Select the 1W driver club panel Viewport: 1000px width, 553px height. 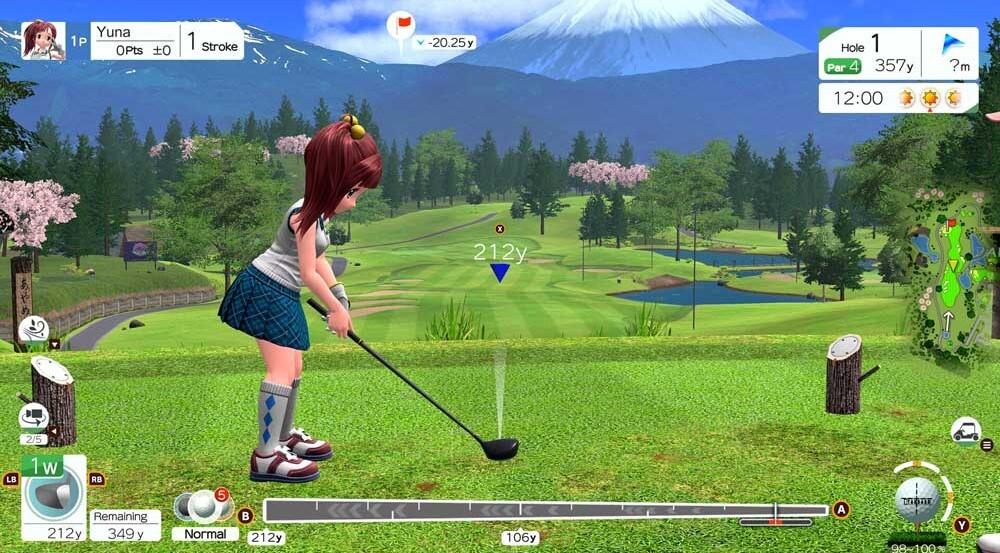coord(53,497)
